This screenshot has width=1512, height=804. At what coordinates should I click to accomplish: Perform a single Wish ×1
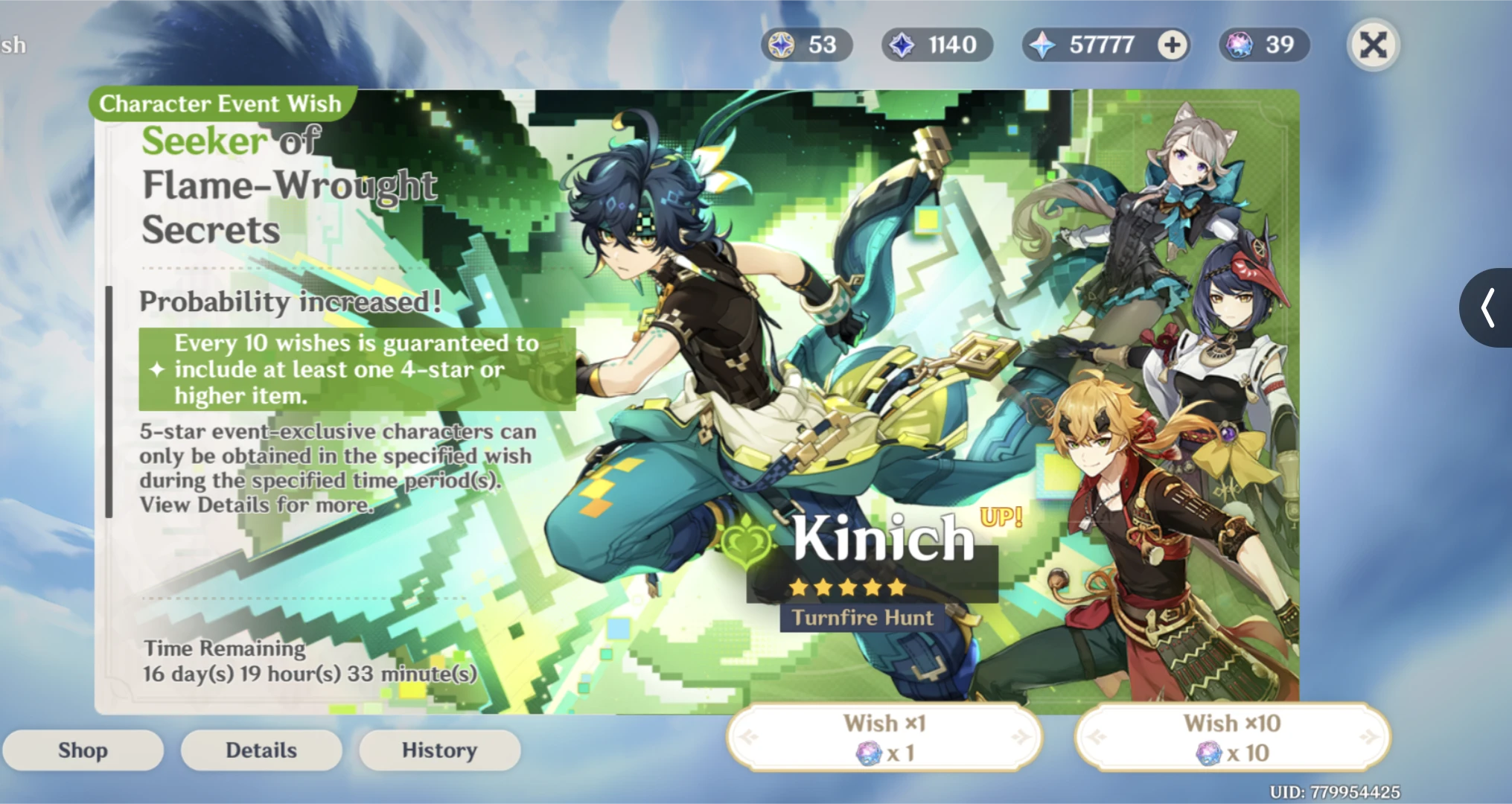click(x=884, y=736)
